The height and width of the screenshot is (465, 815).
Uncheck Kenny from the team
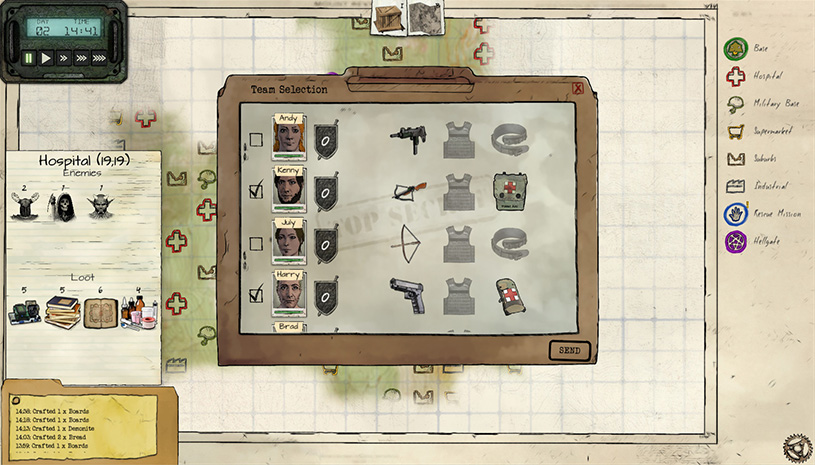click(256, 190)
